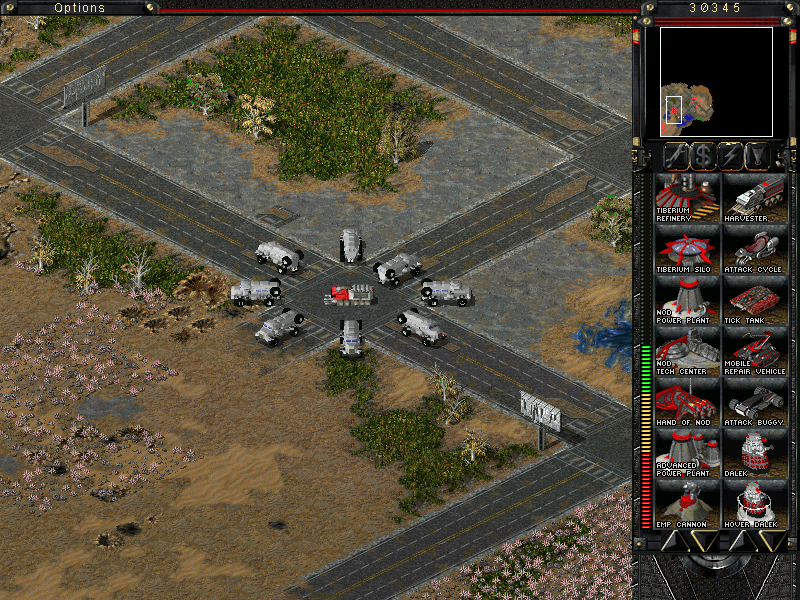
Task: Build a Tiberium Silo
Action: [x=685, y=248]
